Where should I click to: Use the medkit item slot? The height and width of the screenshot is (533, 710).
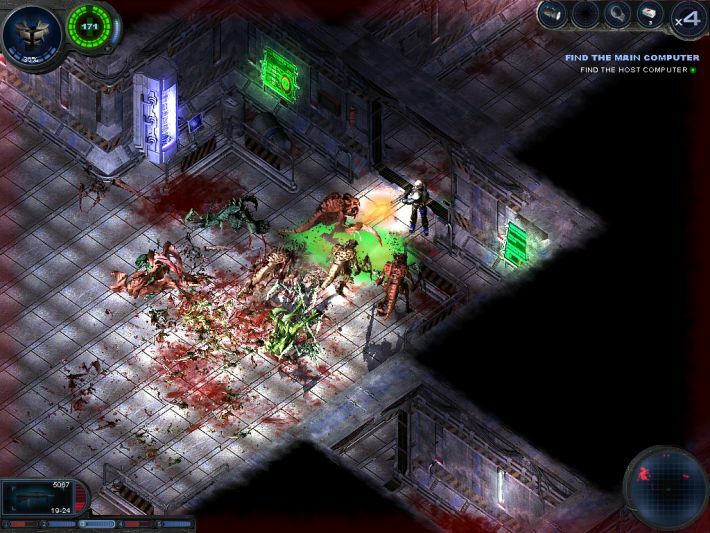point(649,14)
